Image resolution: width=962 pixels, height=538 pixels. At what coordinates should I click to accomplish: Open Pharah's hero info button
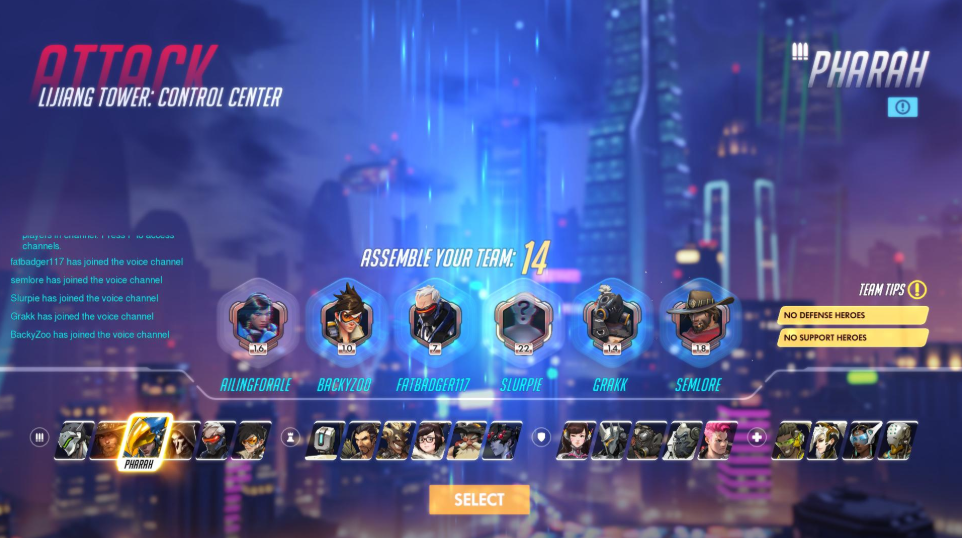901,107
